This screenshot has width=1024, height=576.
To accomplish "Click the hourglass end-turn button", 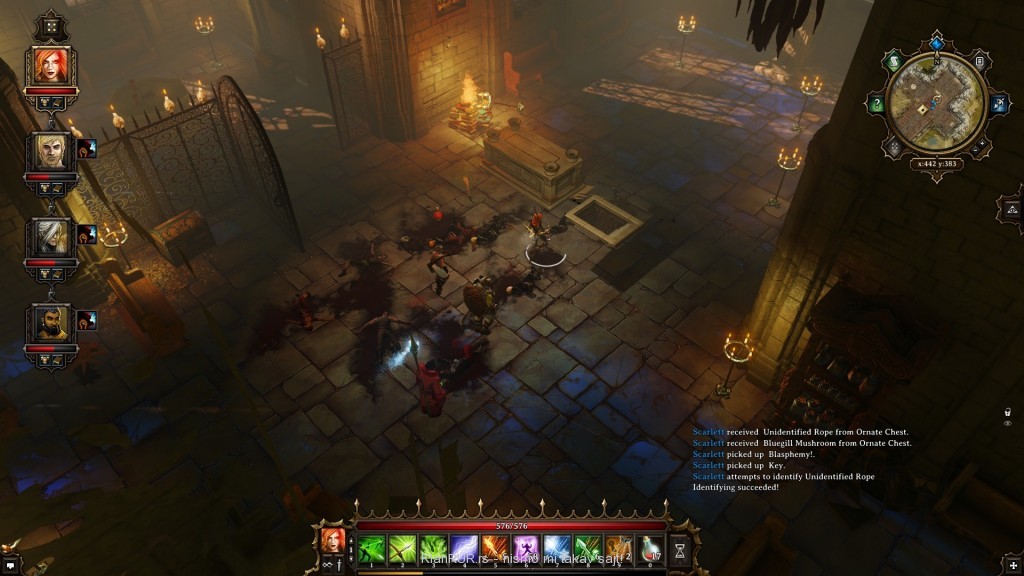I will (x=681, y=549).
